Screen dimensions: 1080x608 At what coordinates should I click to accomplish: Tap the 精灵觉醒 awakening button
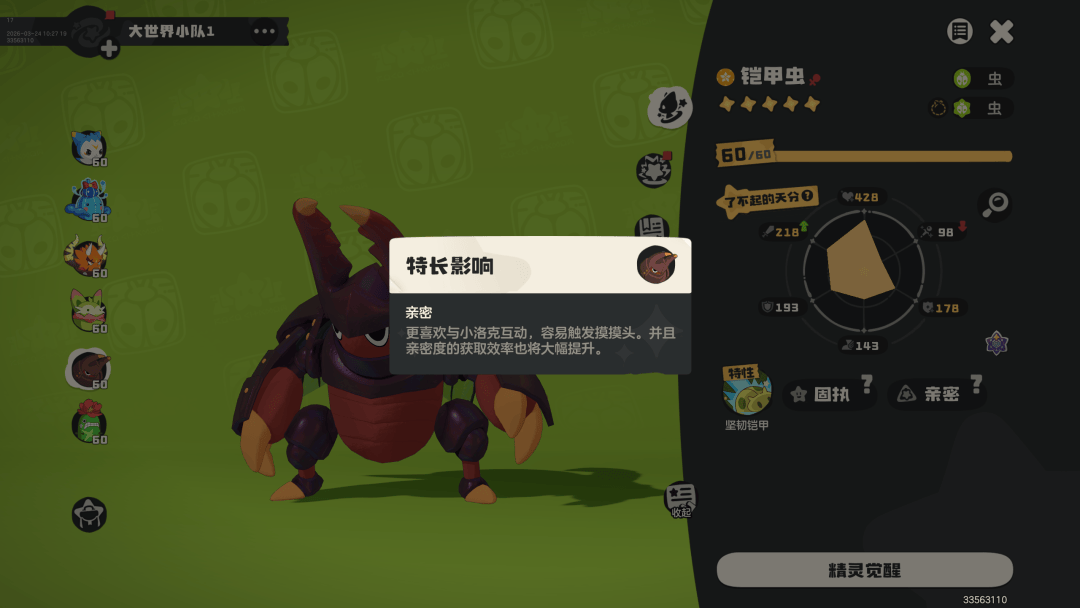[x=865, y=570]
